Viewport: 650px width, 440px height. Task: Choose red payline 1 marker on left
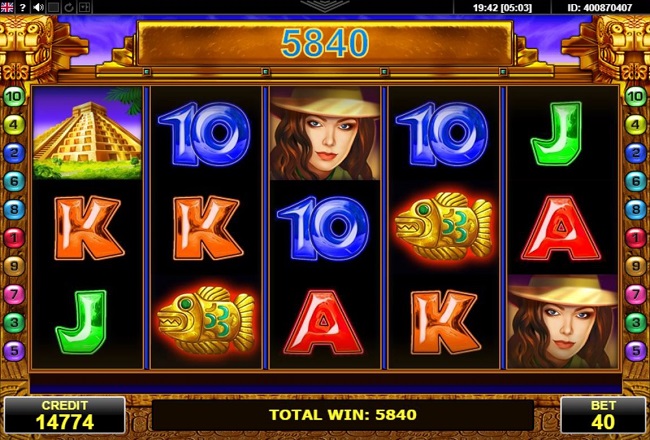(x=14, y=238)
